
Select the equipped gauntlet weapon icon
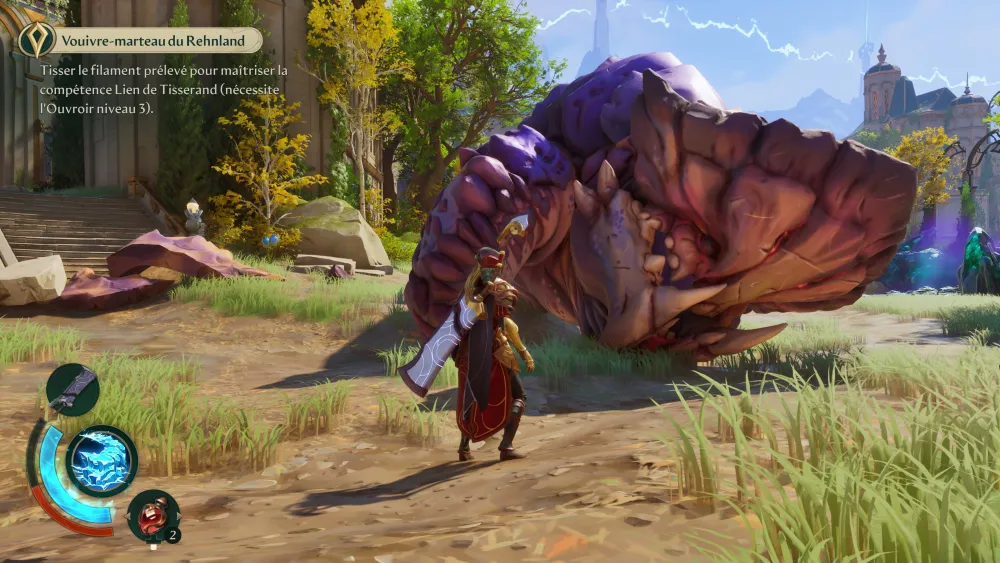[73, 389]
